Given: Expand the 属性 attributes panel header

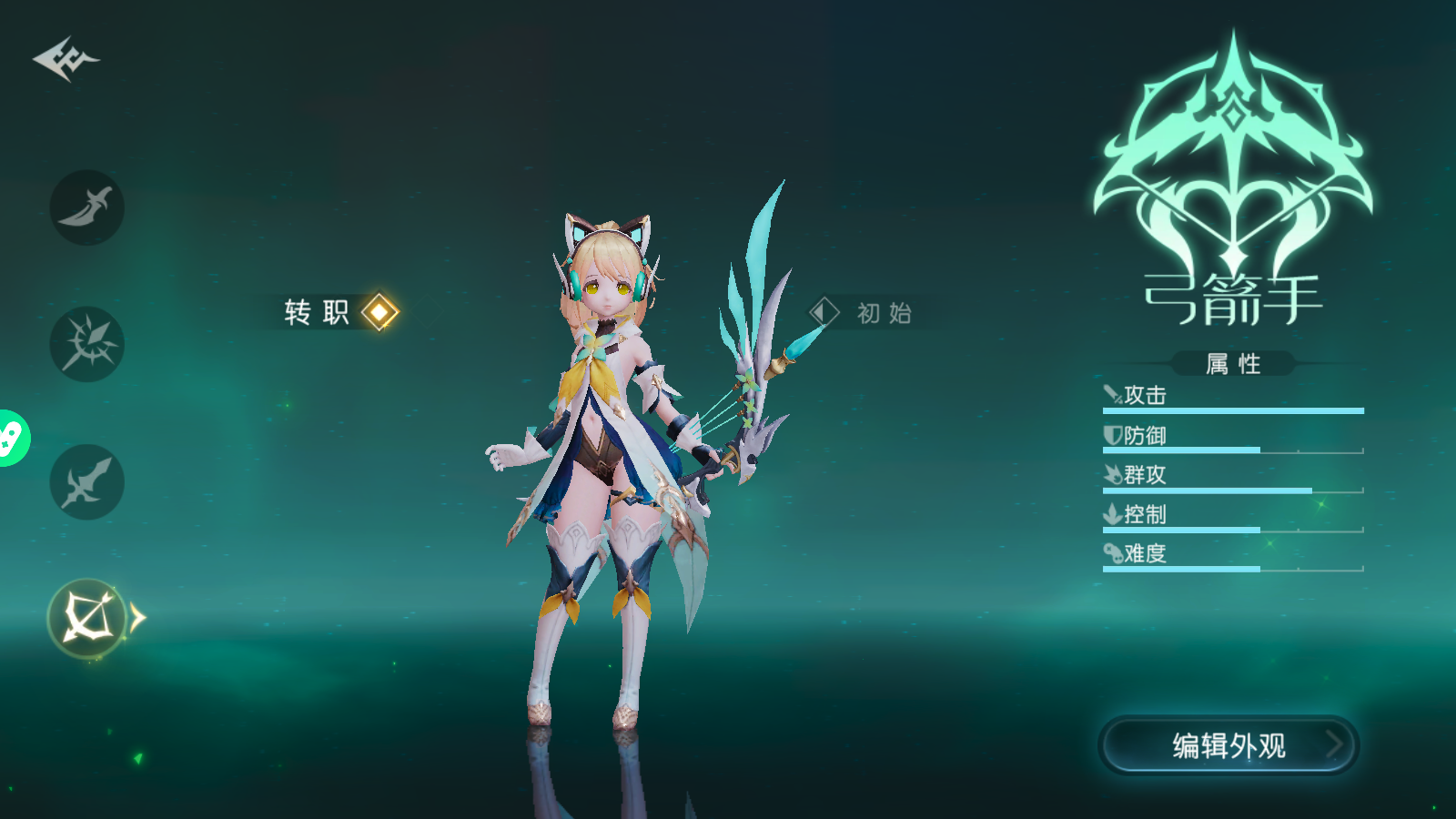Looking at the screenshot, I should click(1233, 361).
